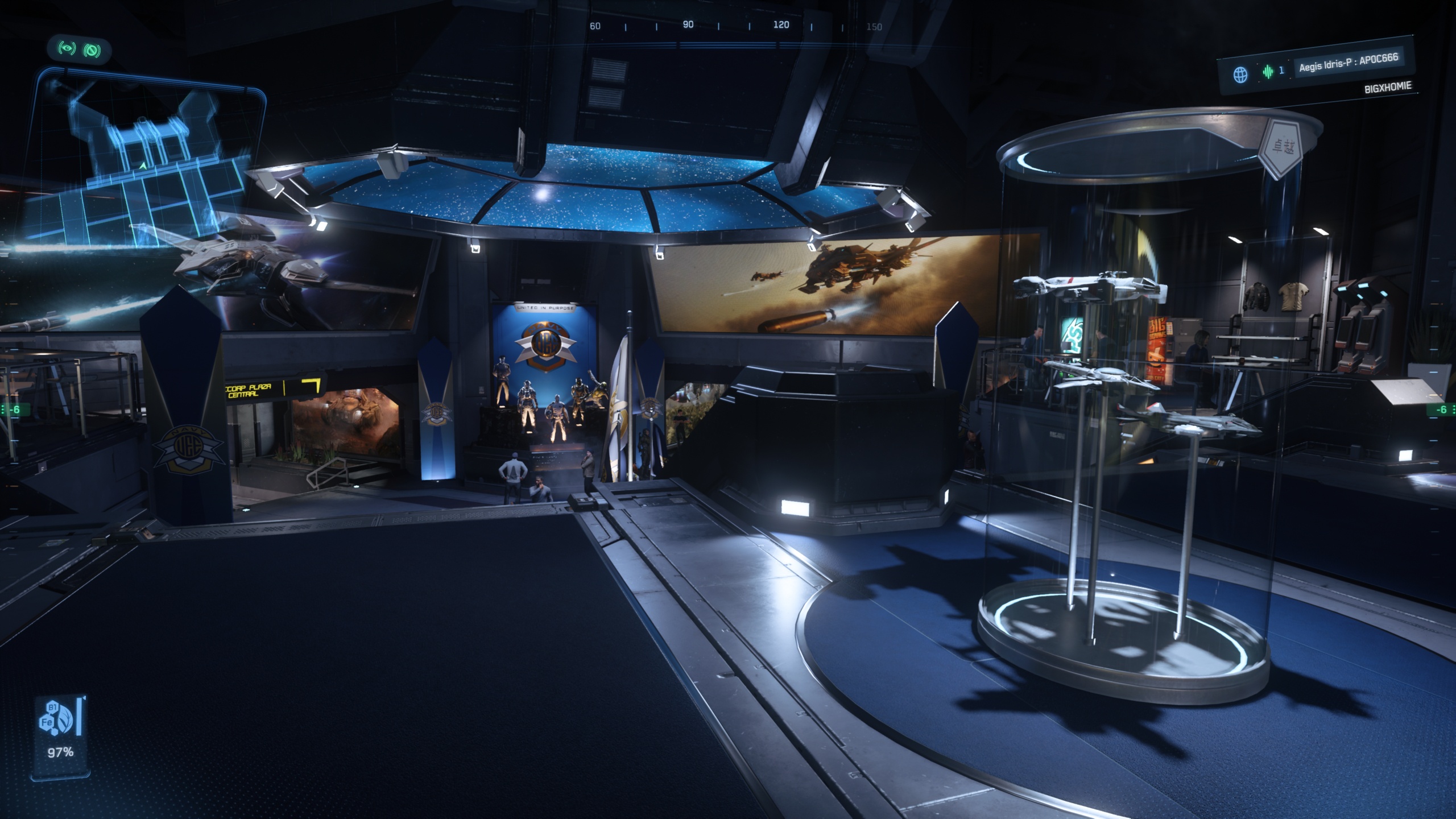Select the blue globe comms icon
The width and height of the screenshot is (1456, 819).
pyautogui.click(x=1240, y=75)
